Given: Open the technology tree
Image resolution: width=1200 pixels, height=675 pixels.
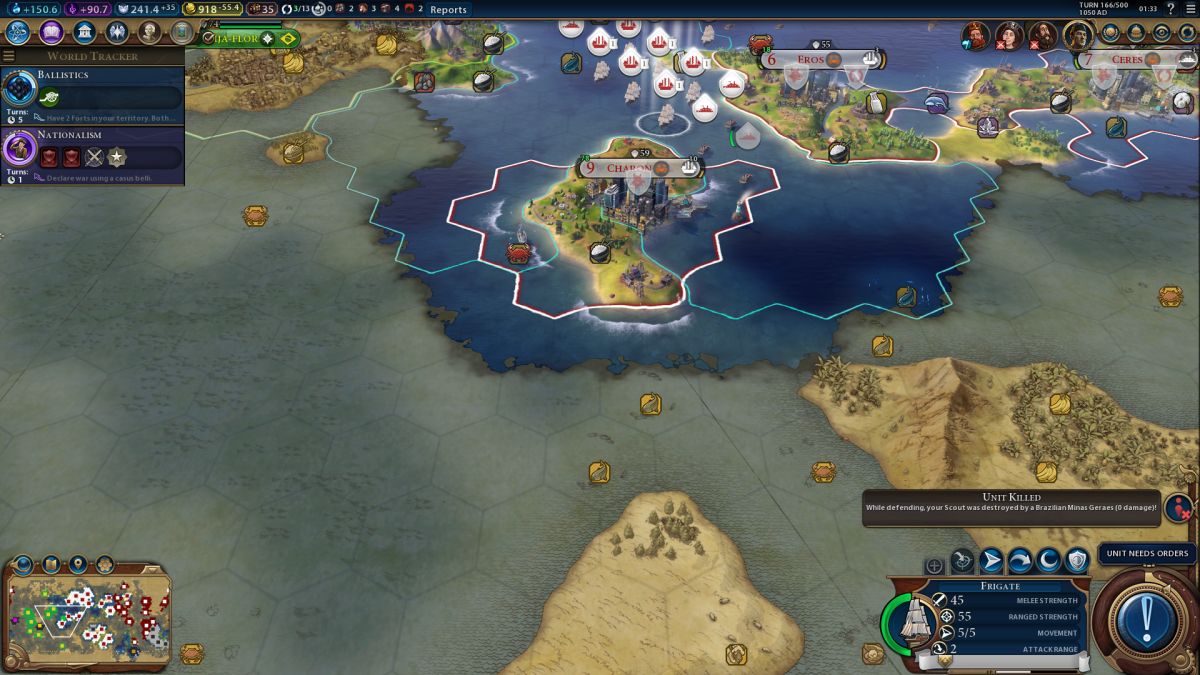Looking at the screenshot, I should click(x=19, y=32).
